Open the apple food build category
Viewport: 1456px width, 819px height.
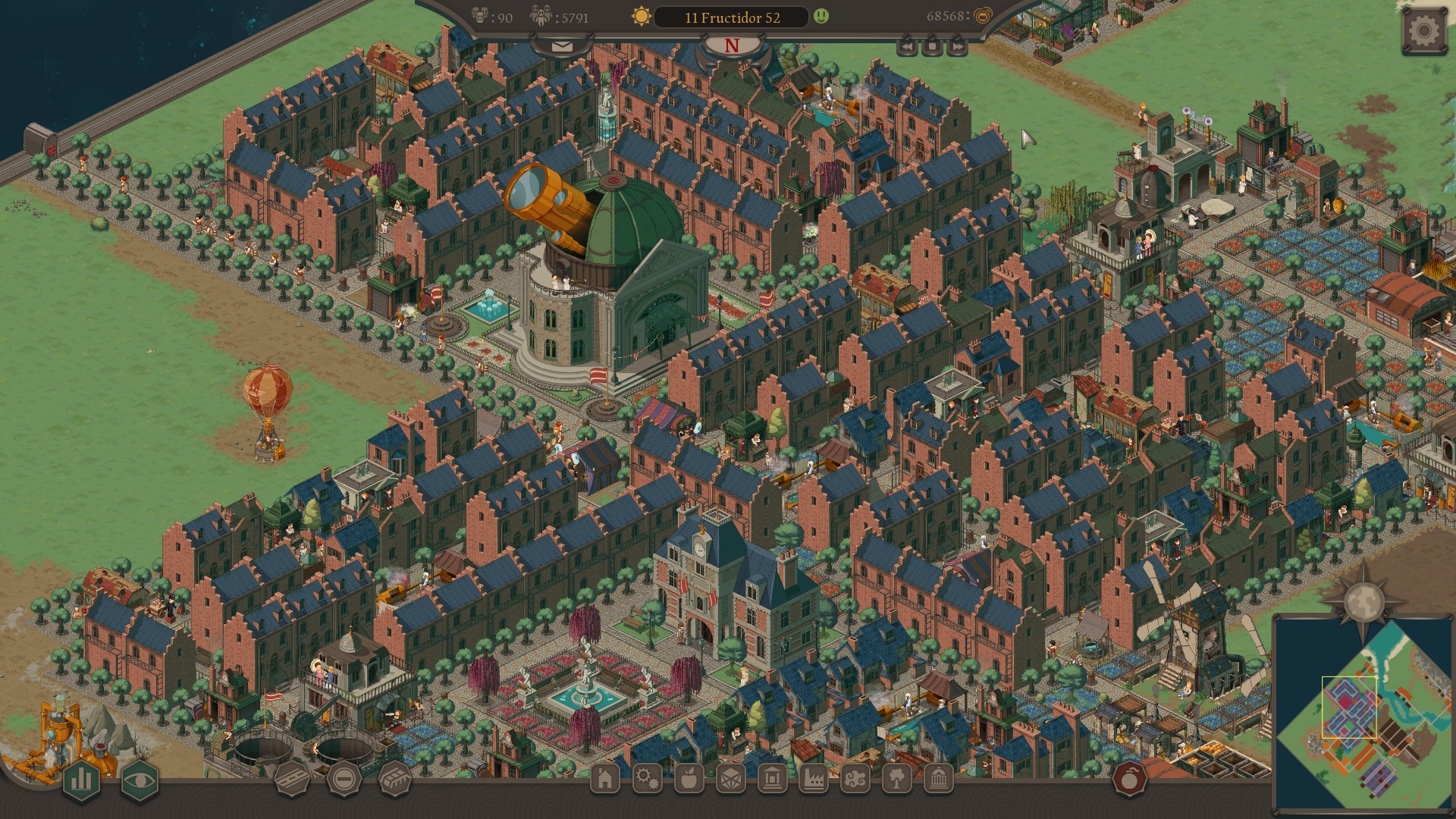pyautogui.click(x=689, y=779)
